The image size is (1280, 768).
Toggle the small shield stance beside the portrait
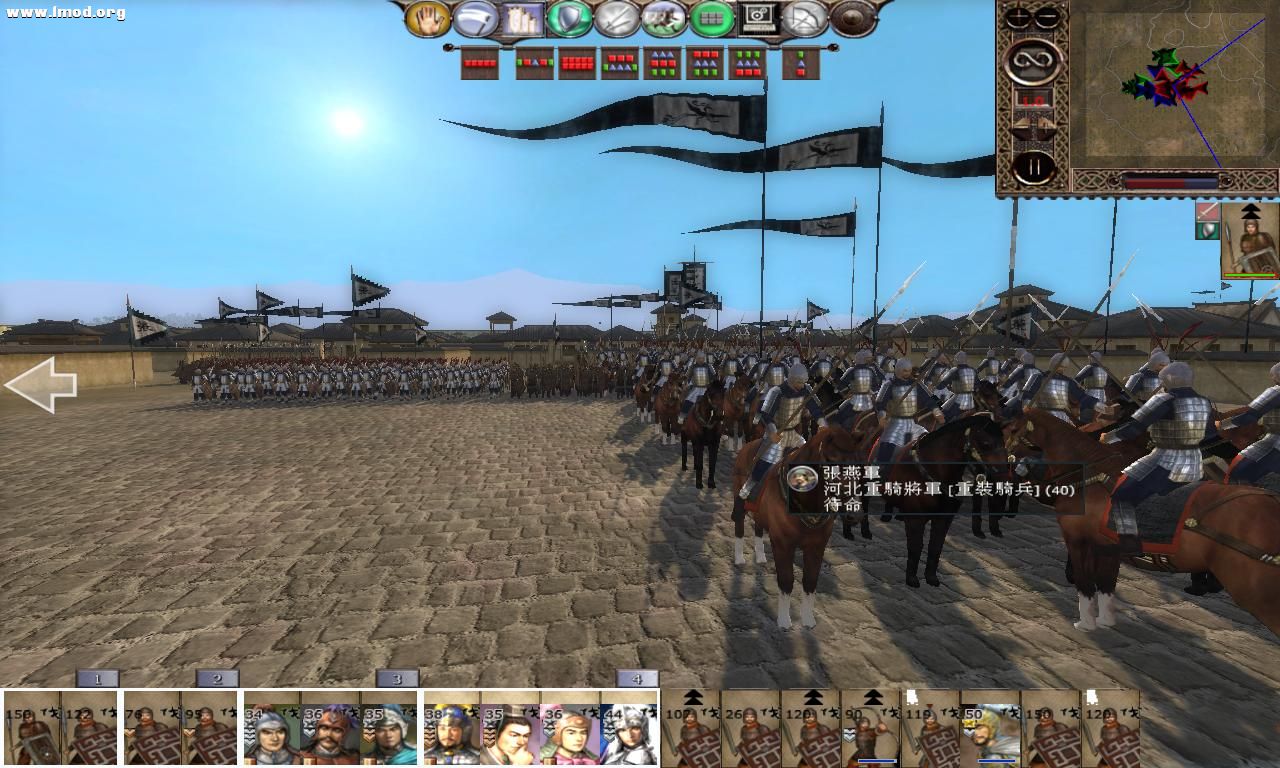pos(1207,231)
